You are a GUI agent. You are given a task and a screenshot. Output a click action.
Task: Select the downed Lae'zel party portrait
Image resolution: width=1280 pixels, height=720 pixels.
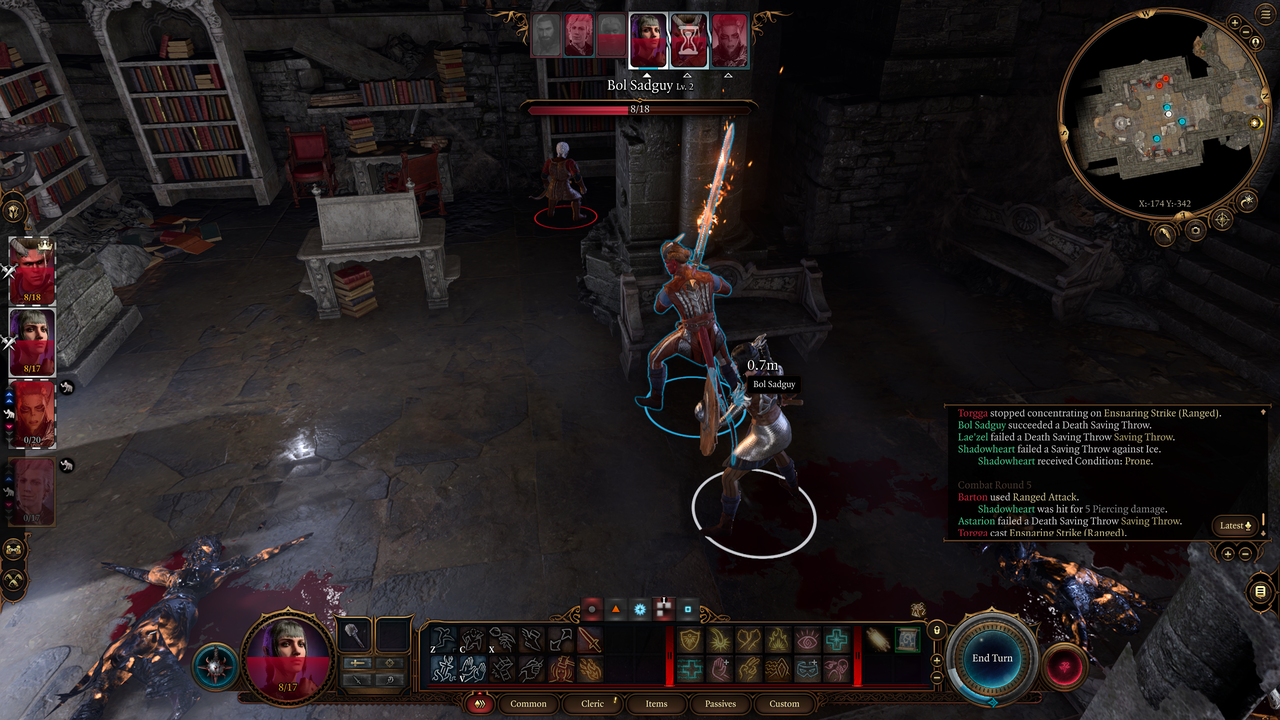(32, 414)
